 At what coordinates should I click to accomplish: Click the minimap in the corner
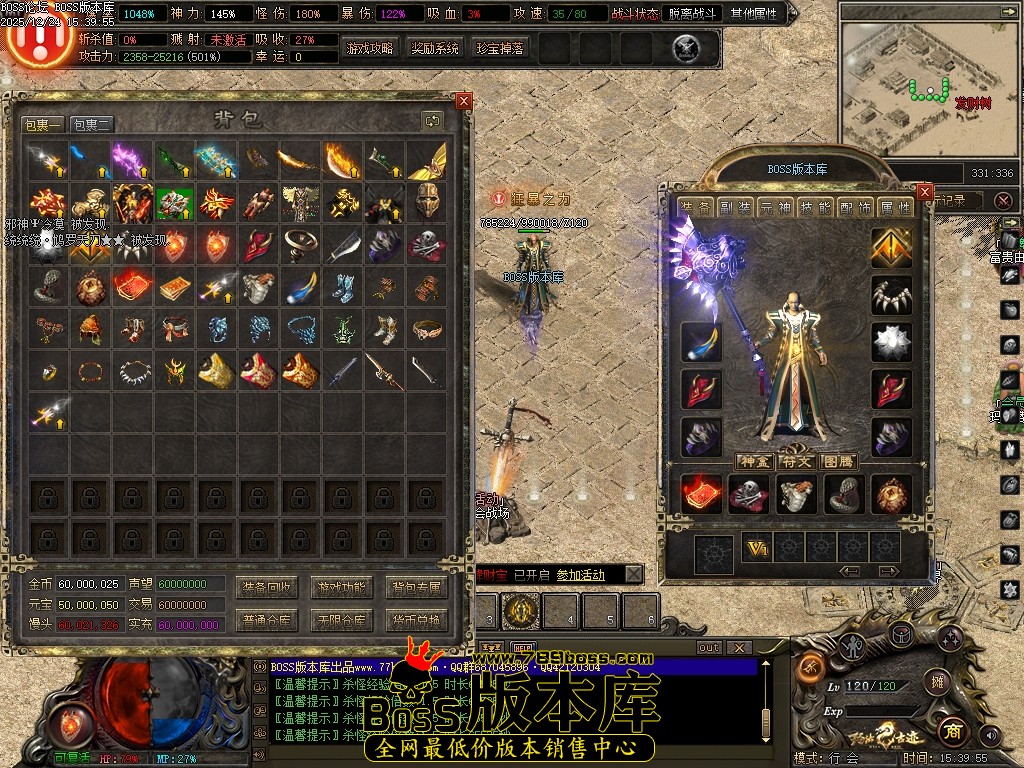tap(926, 85)
